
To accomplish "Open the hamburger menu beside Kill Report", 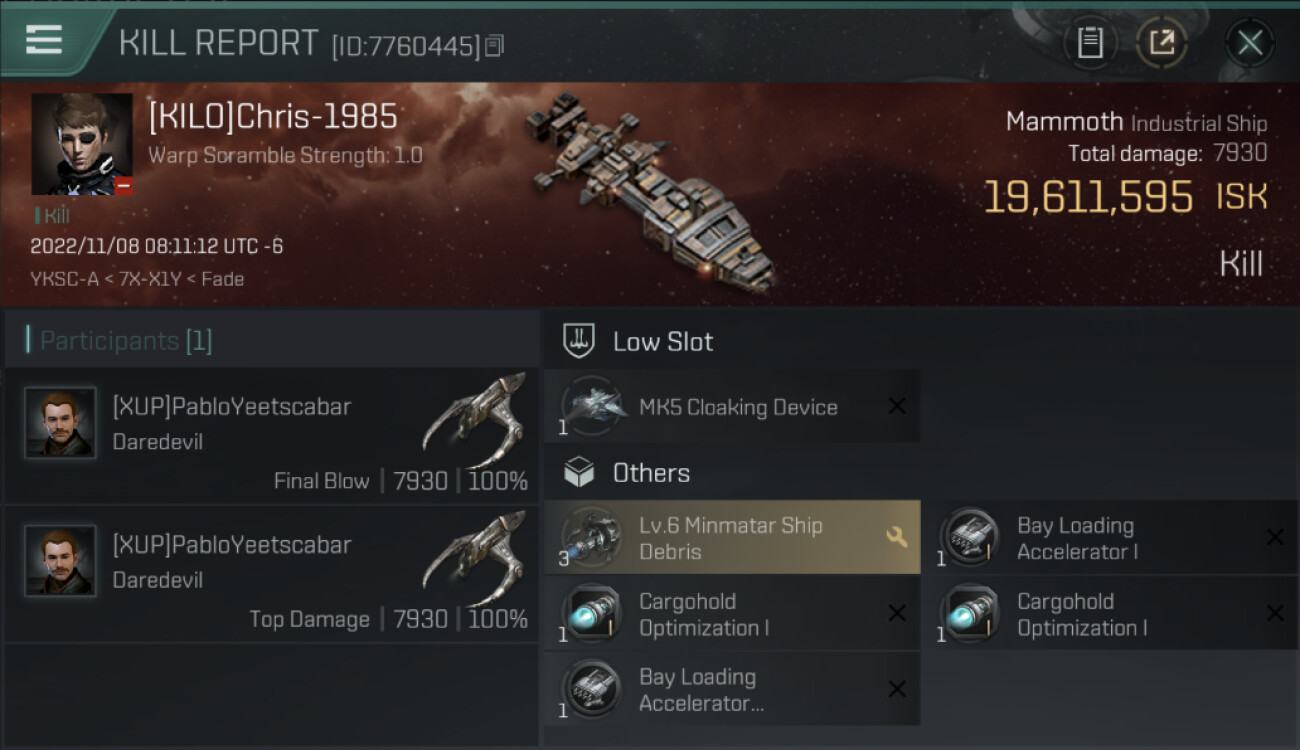I will 45,41.
